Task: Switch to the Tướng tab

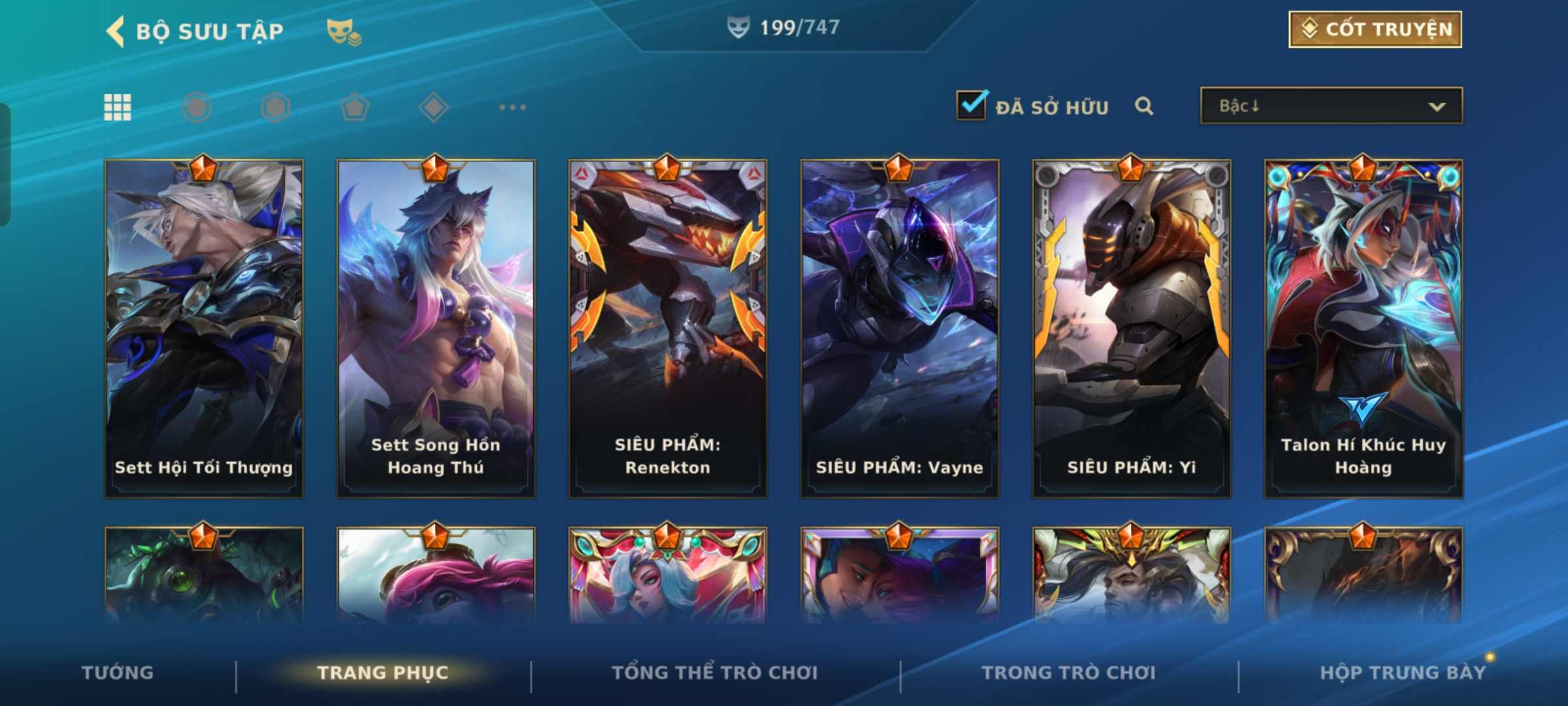Action: (118, 673)
